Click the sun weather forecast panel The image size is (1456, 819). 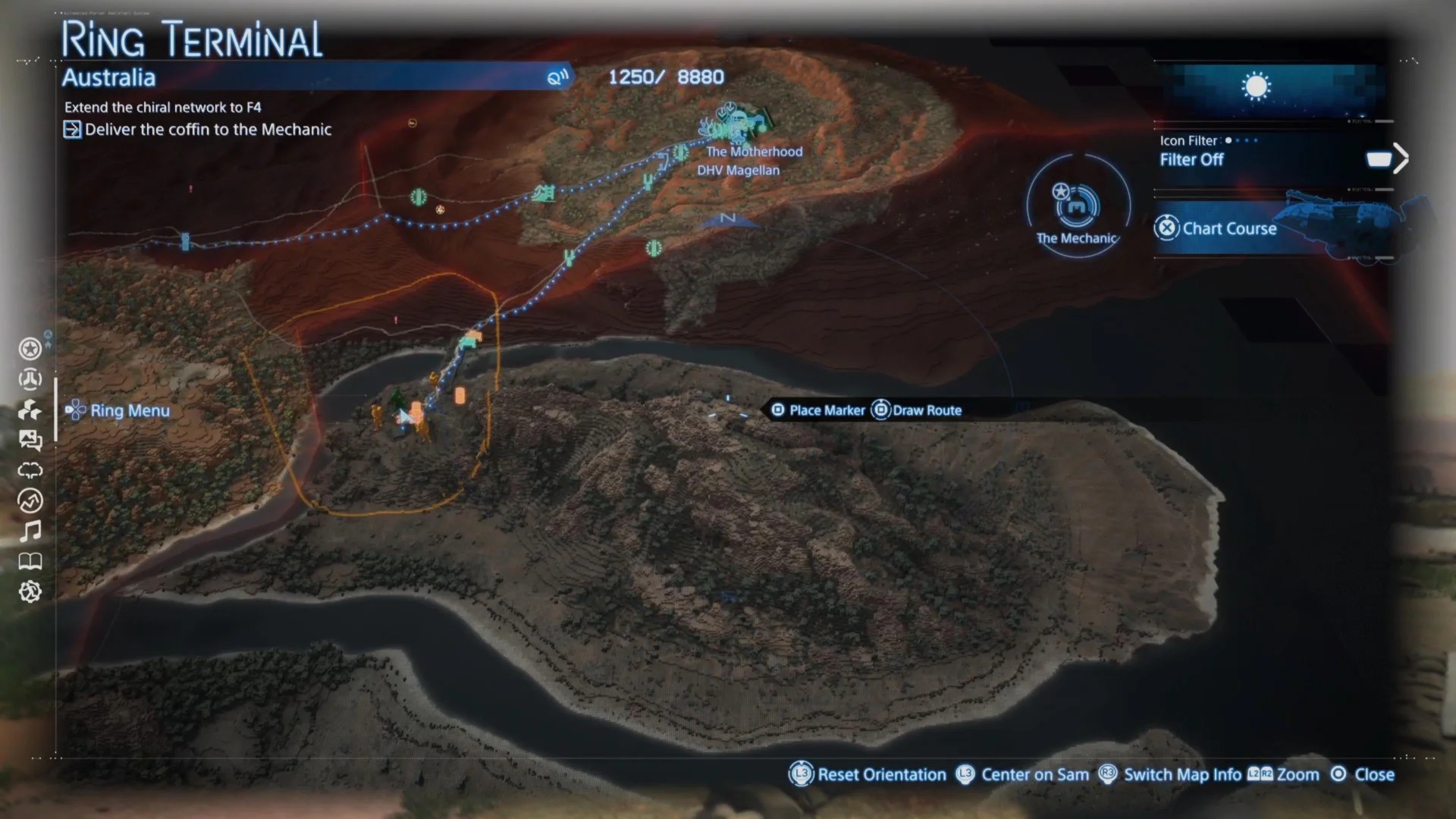(1256, 86)
